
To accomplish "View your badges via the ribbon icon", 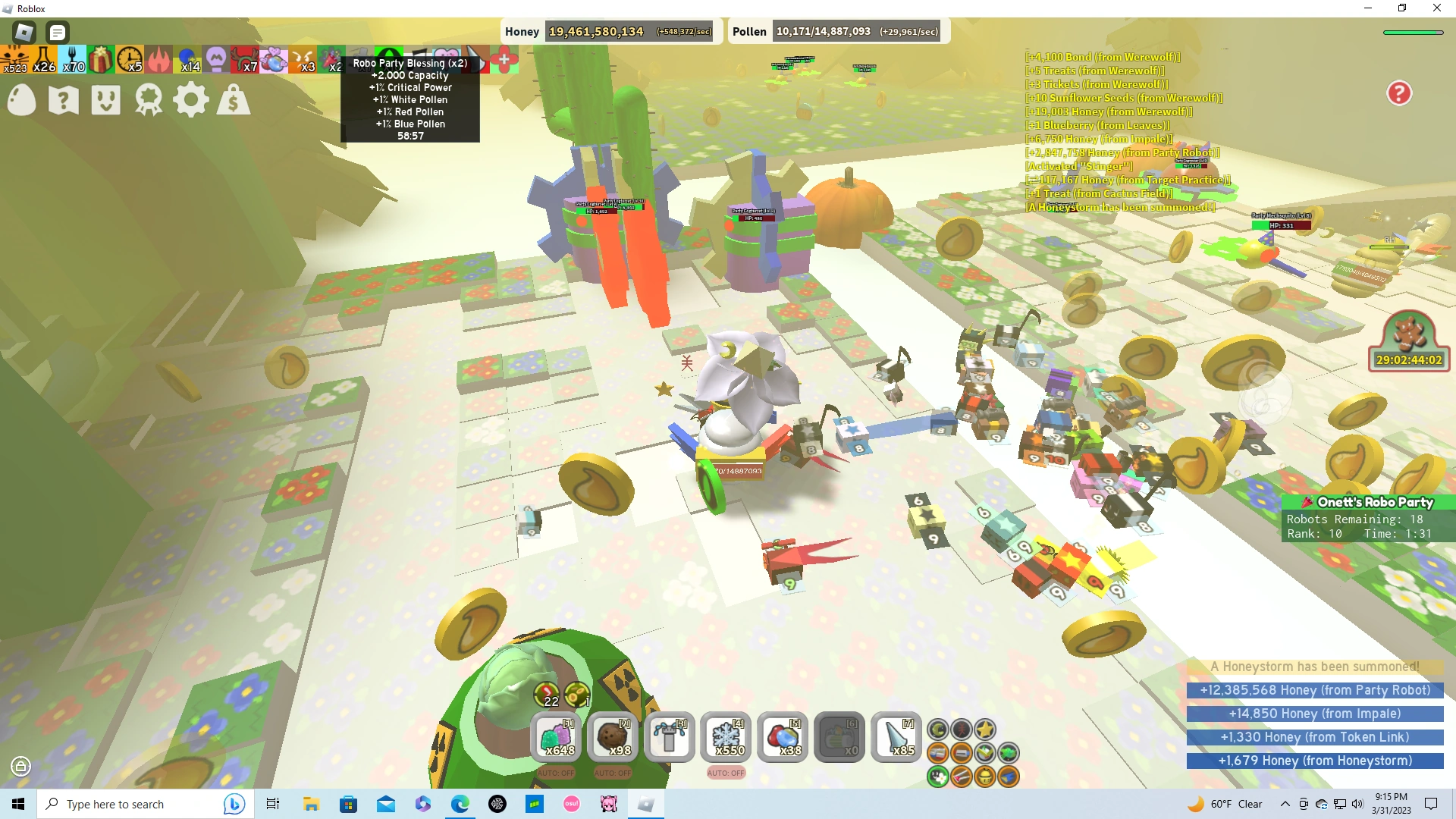I will (x=149, y=99).
